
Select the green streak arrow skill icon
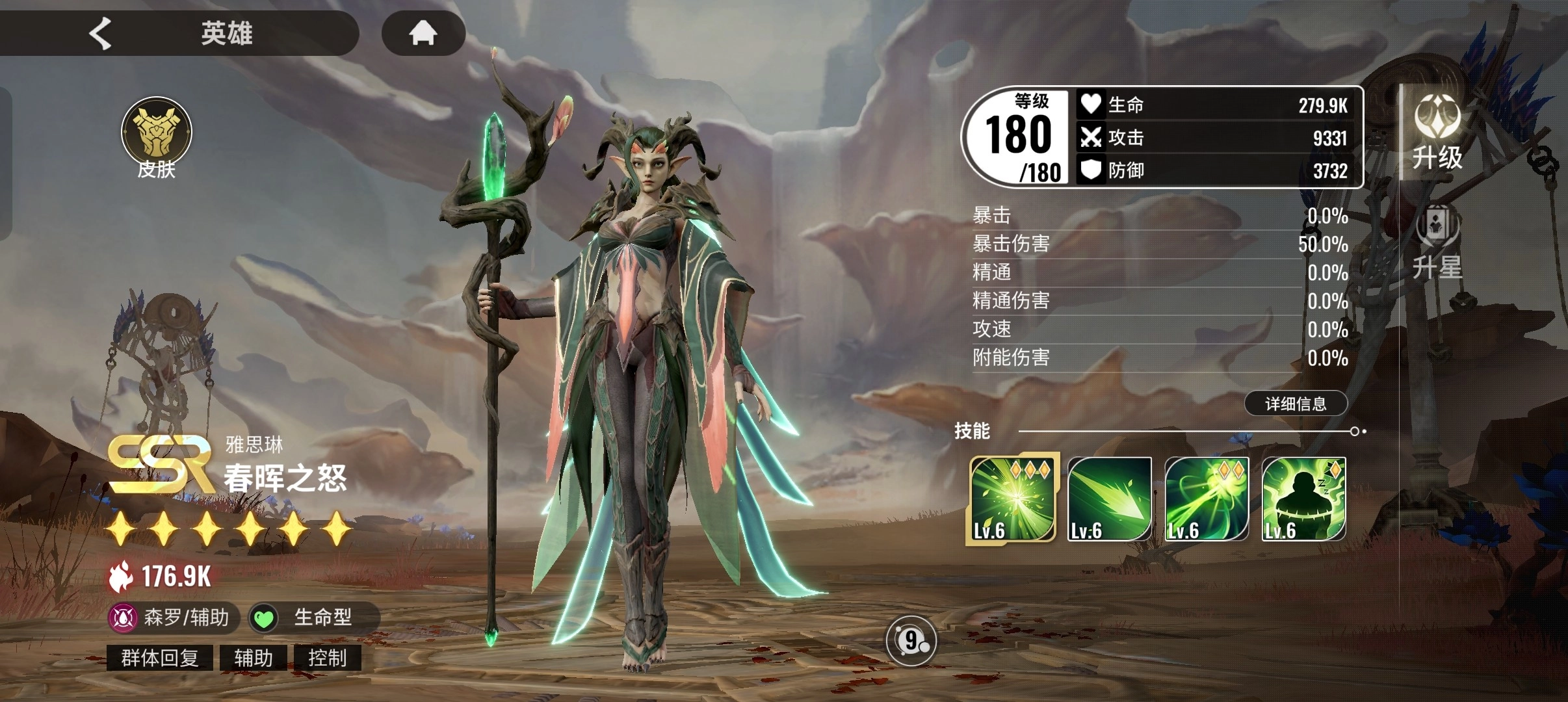point(1110,499)
